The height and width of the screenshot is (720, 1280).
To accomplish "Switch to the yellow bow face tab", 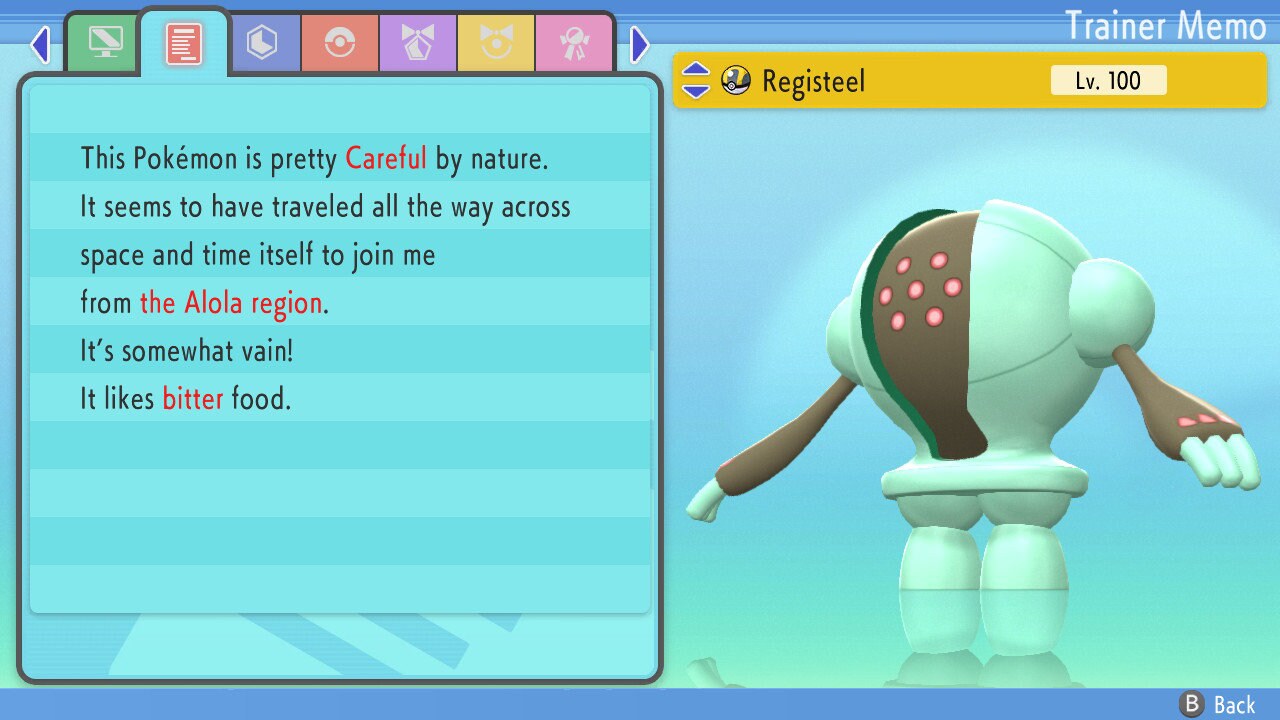I will coord(496,44).
